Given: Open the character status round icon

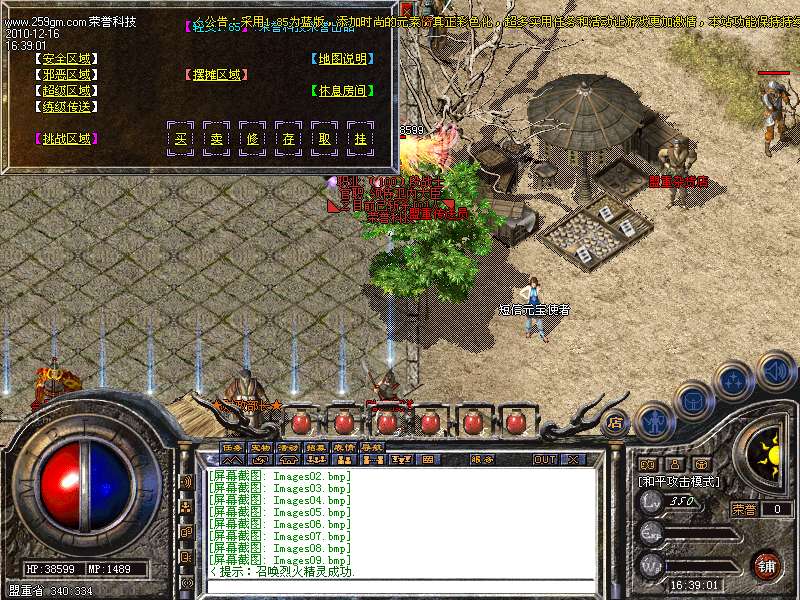Looking at the screenshot, I should pos(654,422).
